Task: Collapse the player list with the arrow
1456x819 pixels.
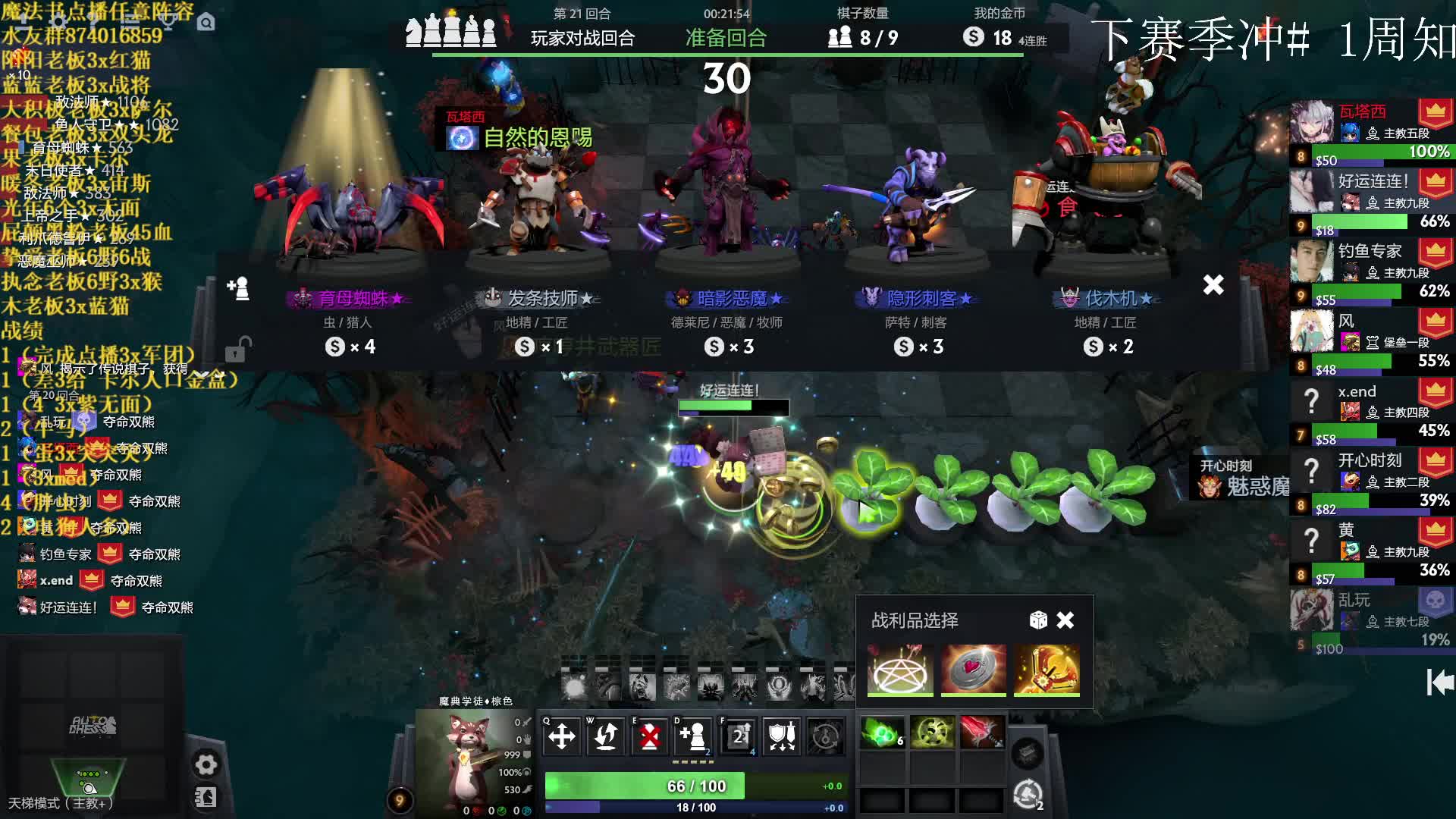Action: 1439,682
